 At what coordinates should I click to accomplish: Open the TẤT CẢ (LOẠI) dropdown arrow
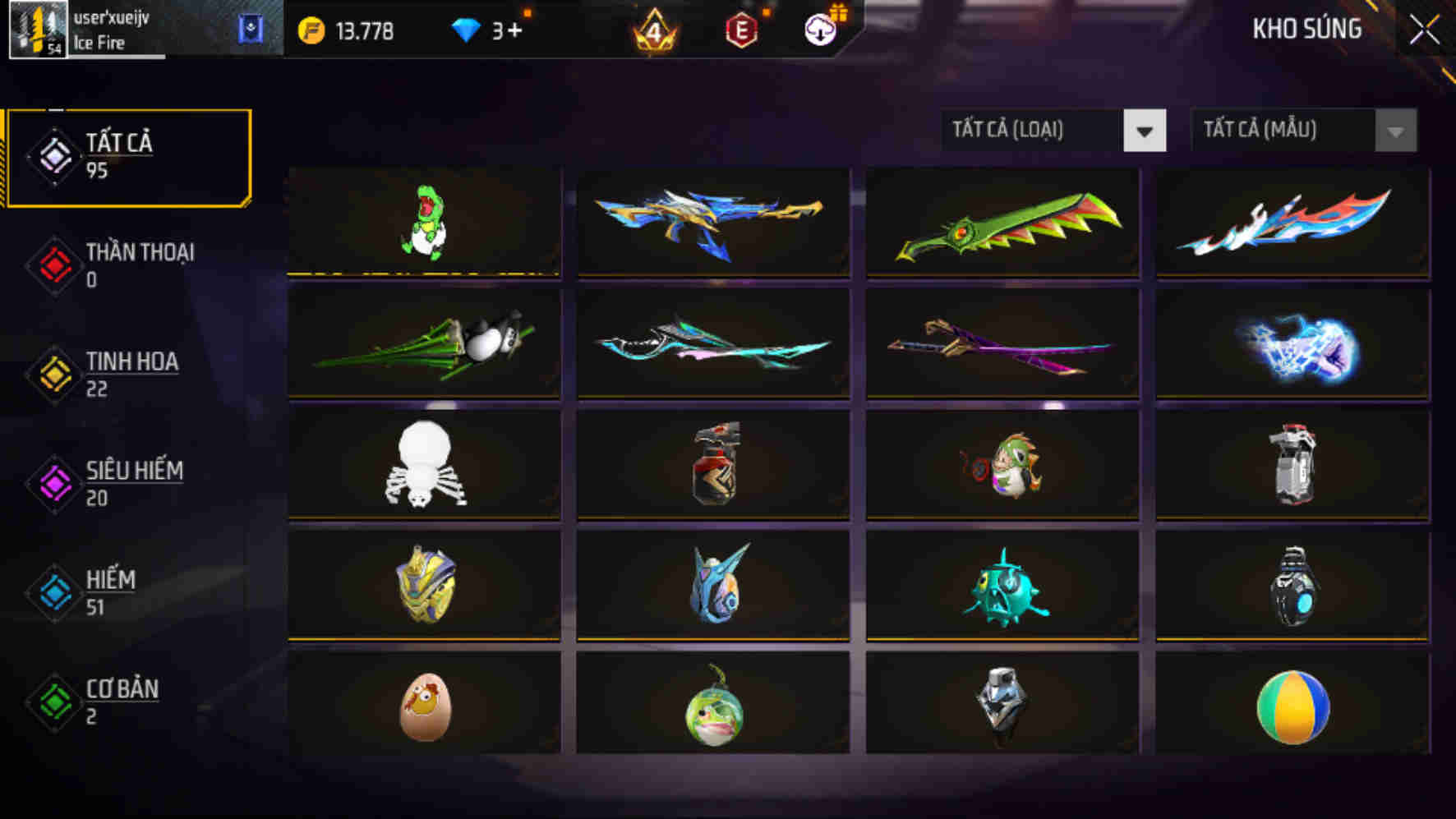(x=1145, y=130)
